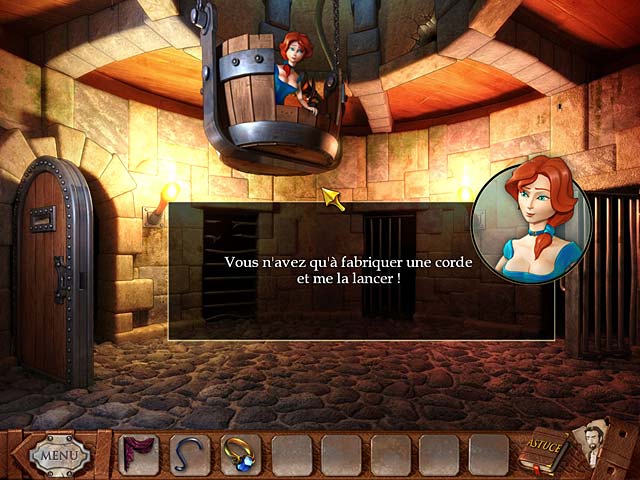Advance the dialogue text box
This screenshot has width=640, height=480.
[360, 270]
